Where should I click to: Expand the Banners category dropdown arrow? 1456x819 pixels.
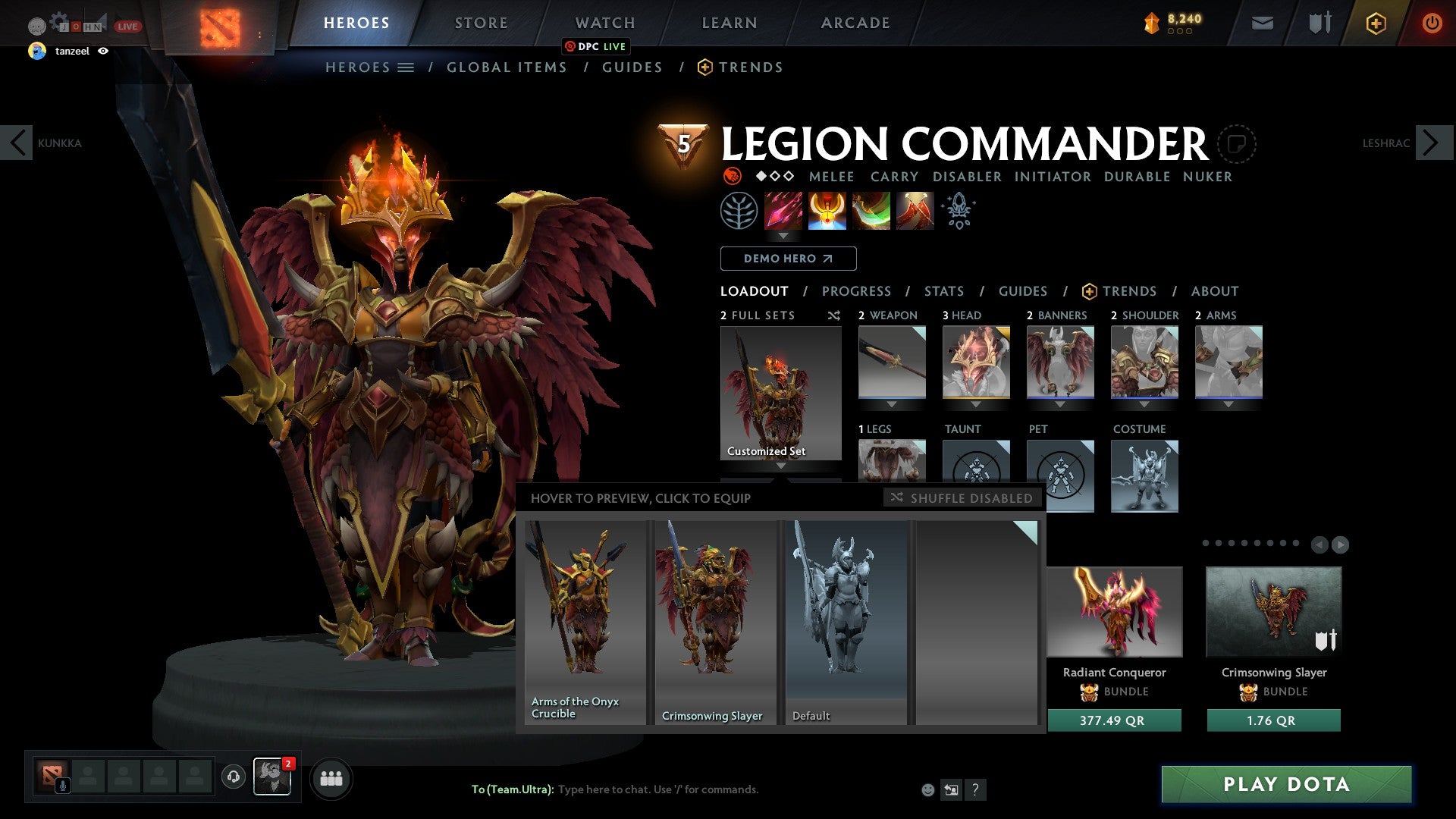pyautogui.click(x=1060, y=404)
